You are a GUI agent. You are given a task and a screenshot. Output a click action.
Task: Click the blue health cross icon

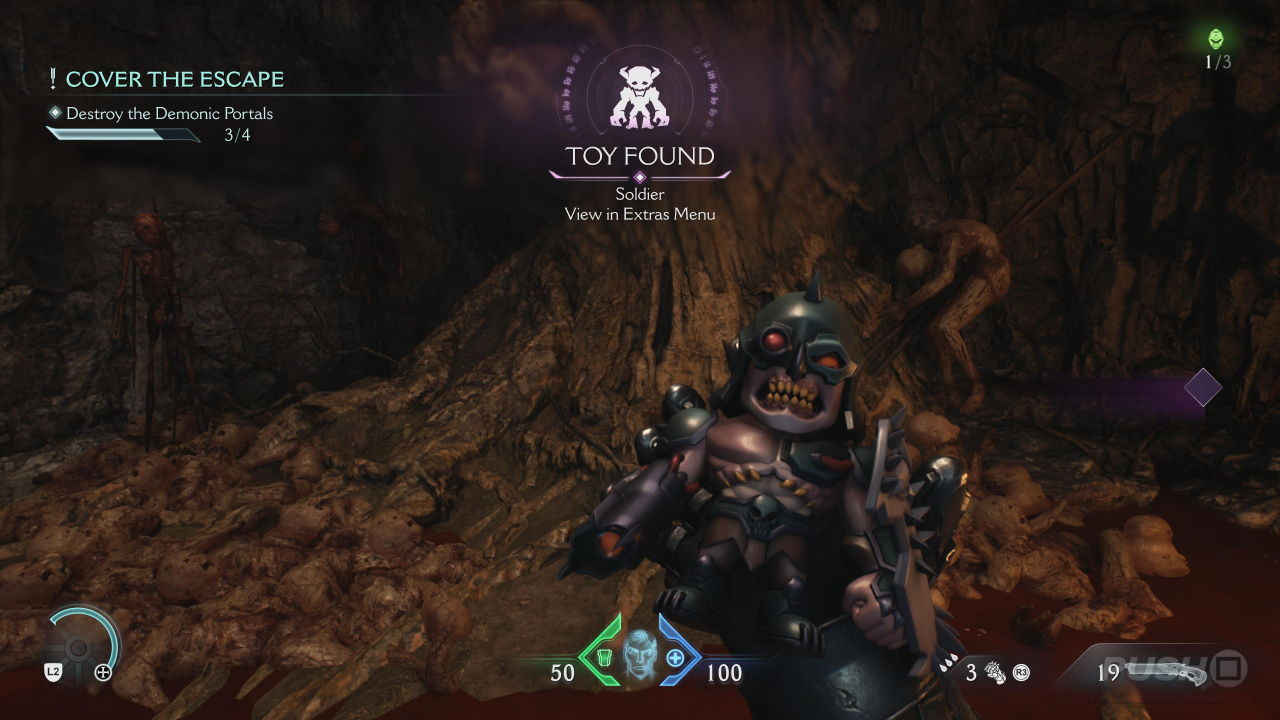(675, 657)
